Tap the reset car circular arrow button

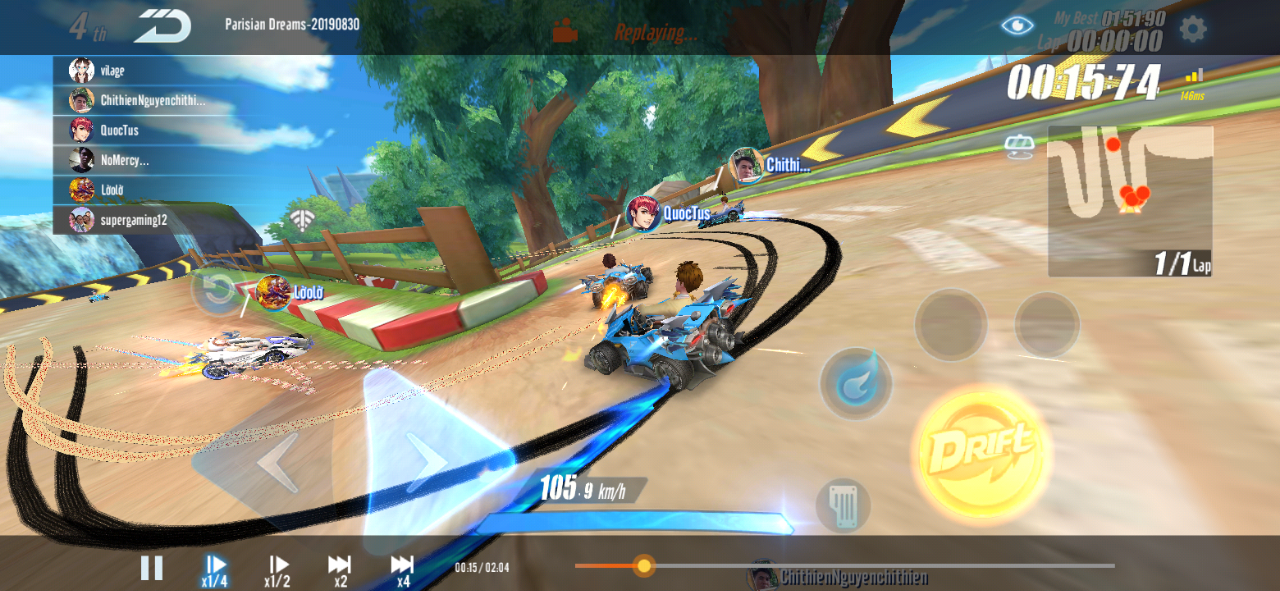pos(217,291)
